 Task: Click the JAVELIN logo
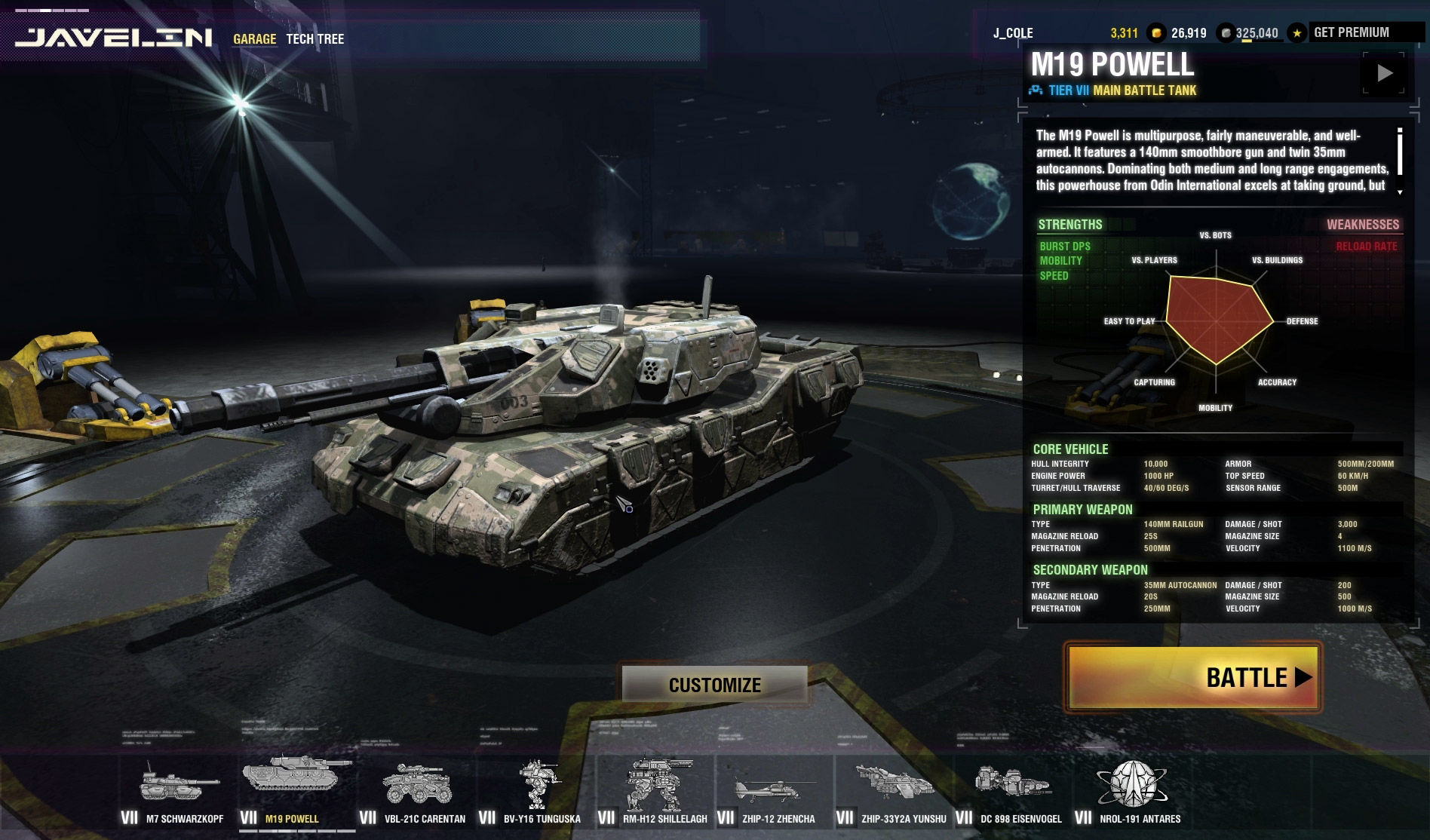114,38
